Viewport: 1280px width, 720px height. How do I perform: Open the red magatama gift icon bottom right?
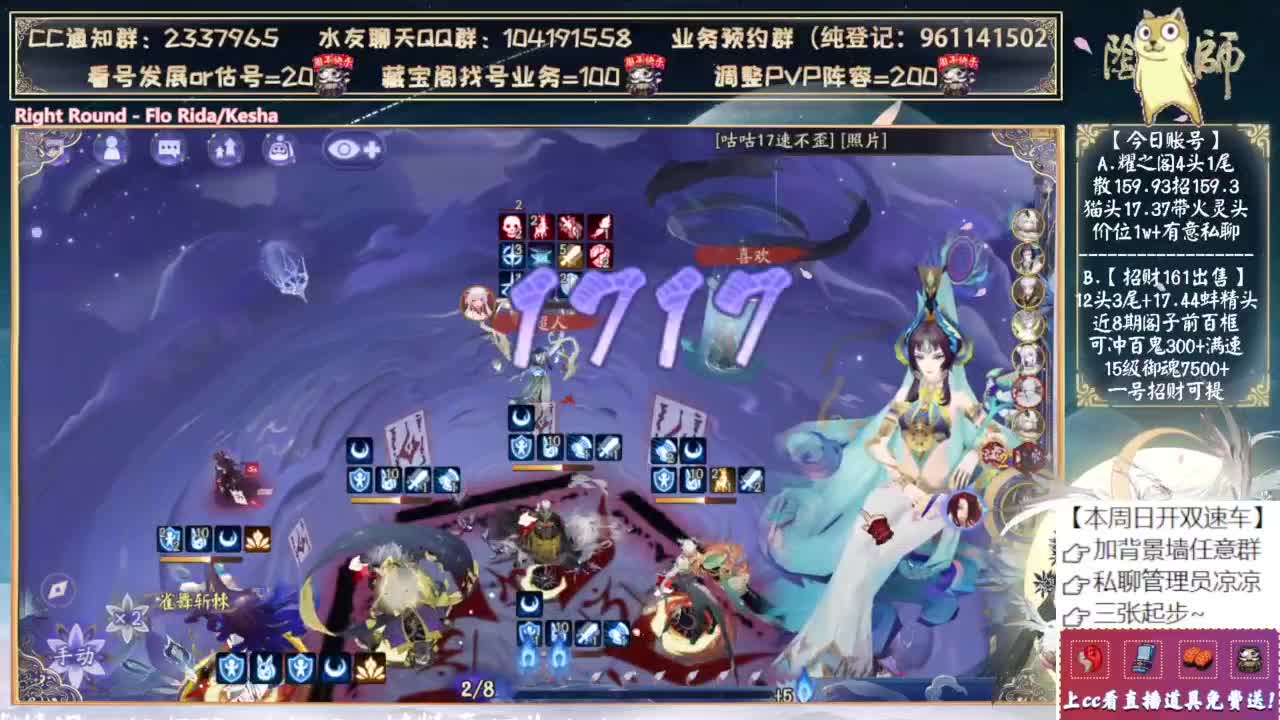pyautogui.click(x=1088, y=661)
